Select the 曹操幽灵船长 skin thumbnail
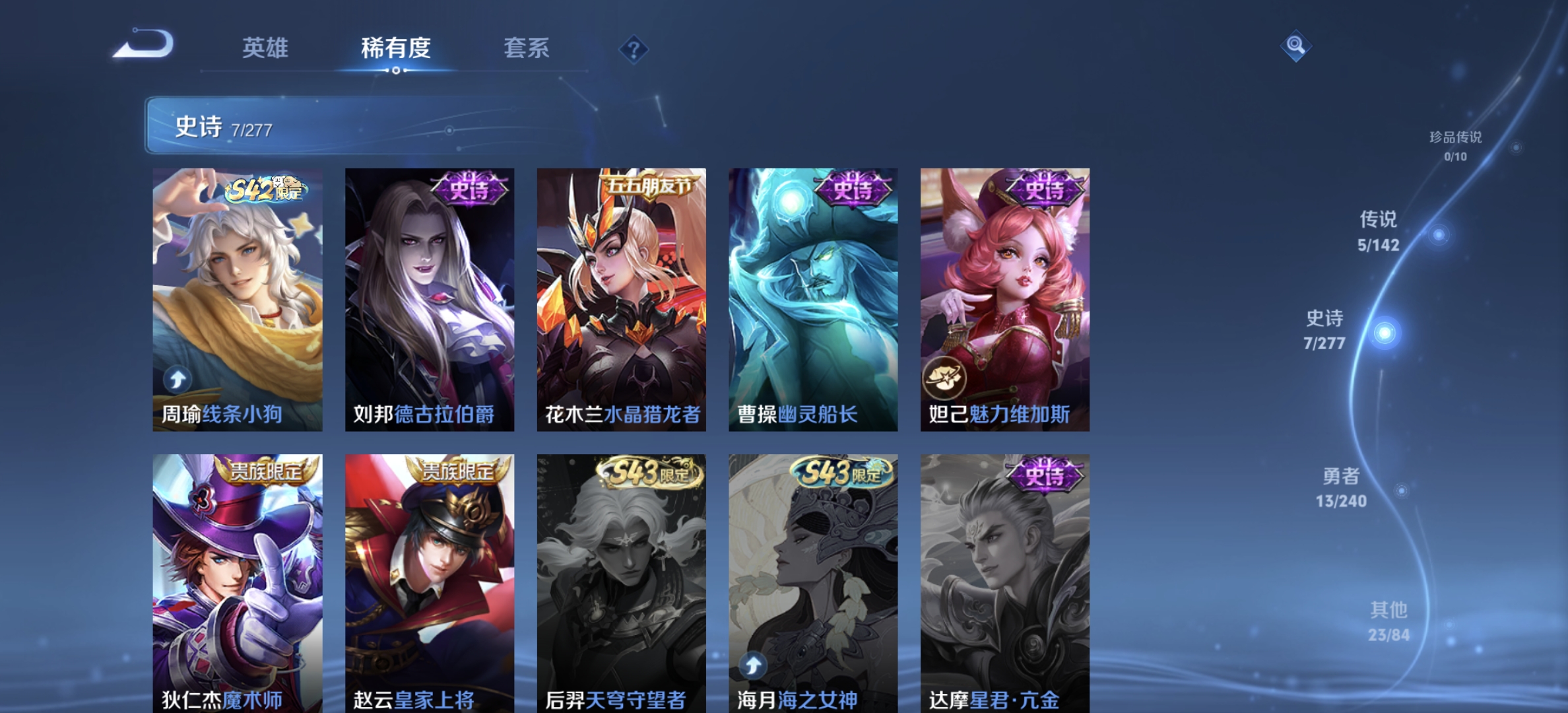This screenshot has height=713, width=1568. point(812,297)
